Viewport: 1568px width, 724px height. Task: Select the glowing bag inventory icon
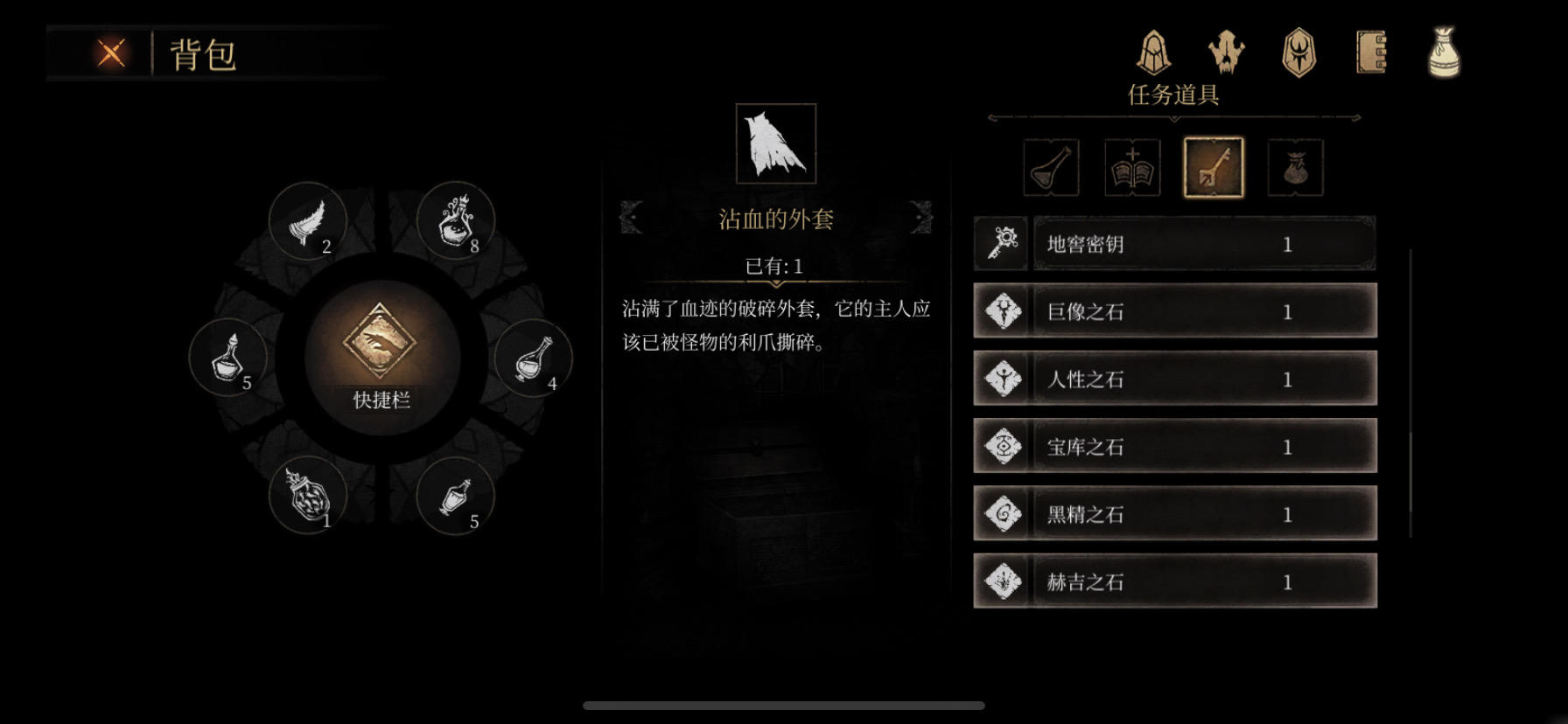click(x=1444, y=52)
